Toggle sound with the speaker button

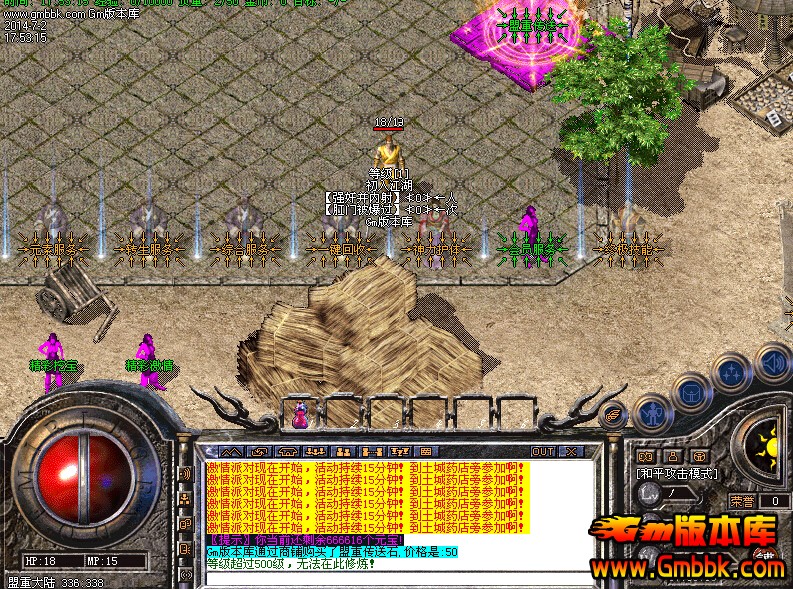click(x=772, y=360)
